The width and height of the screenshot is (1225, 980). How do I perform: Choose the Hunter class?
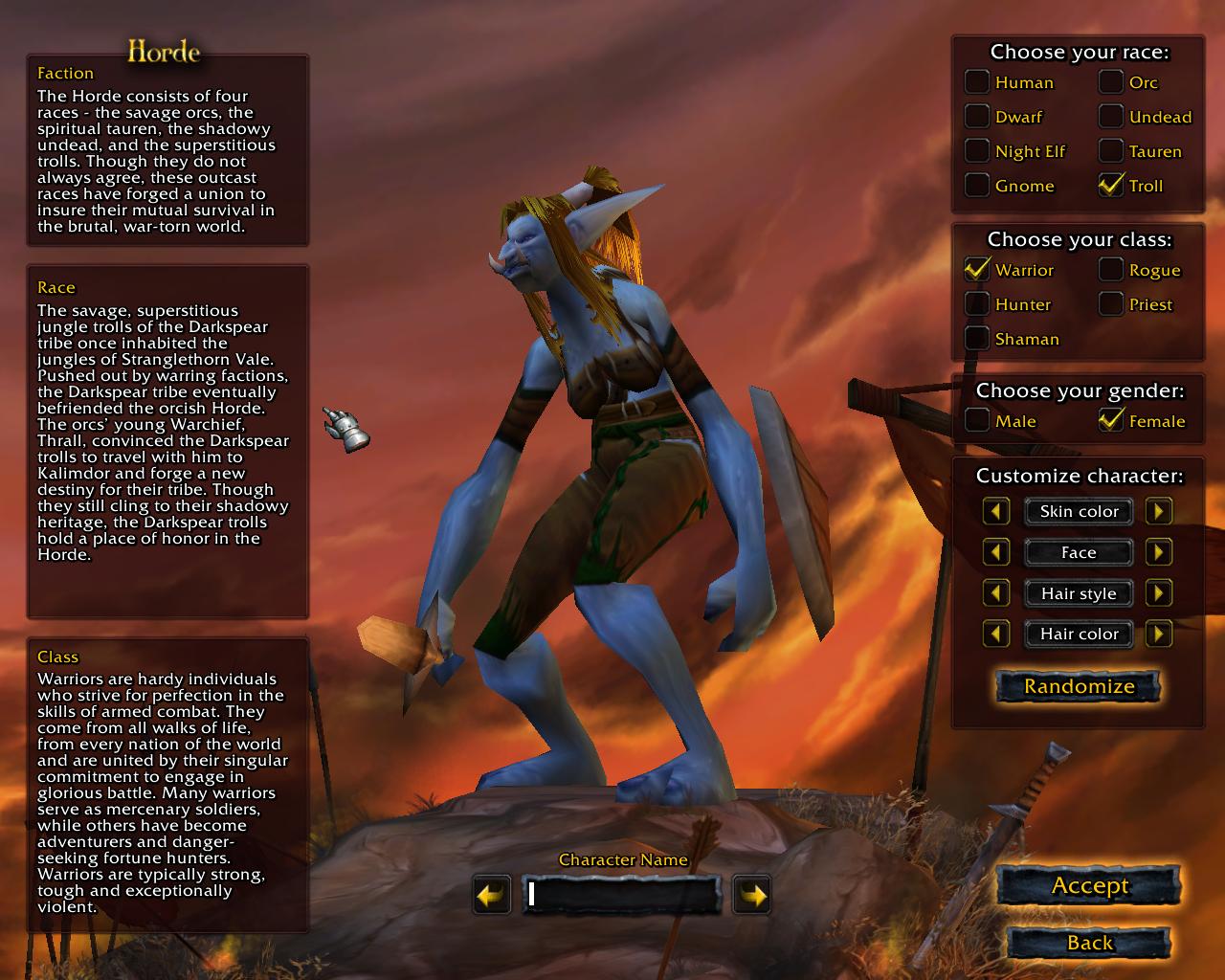tap(976, 304)
